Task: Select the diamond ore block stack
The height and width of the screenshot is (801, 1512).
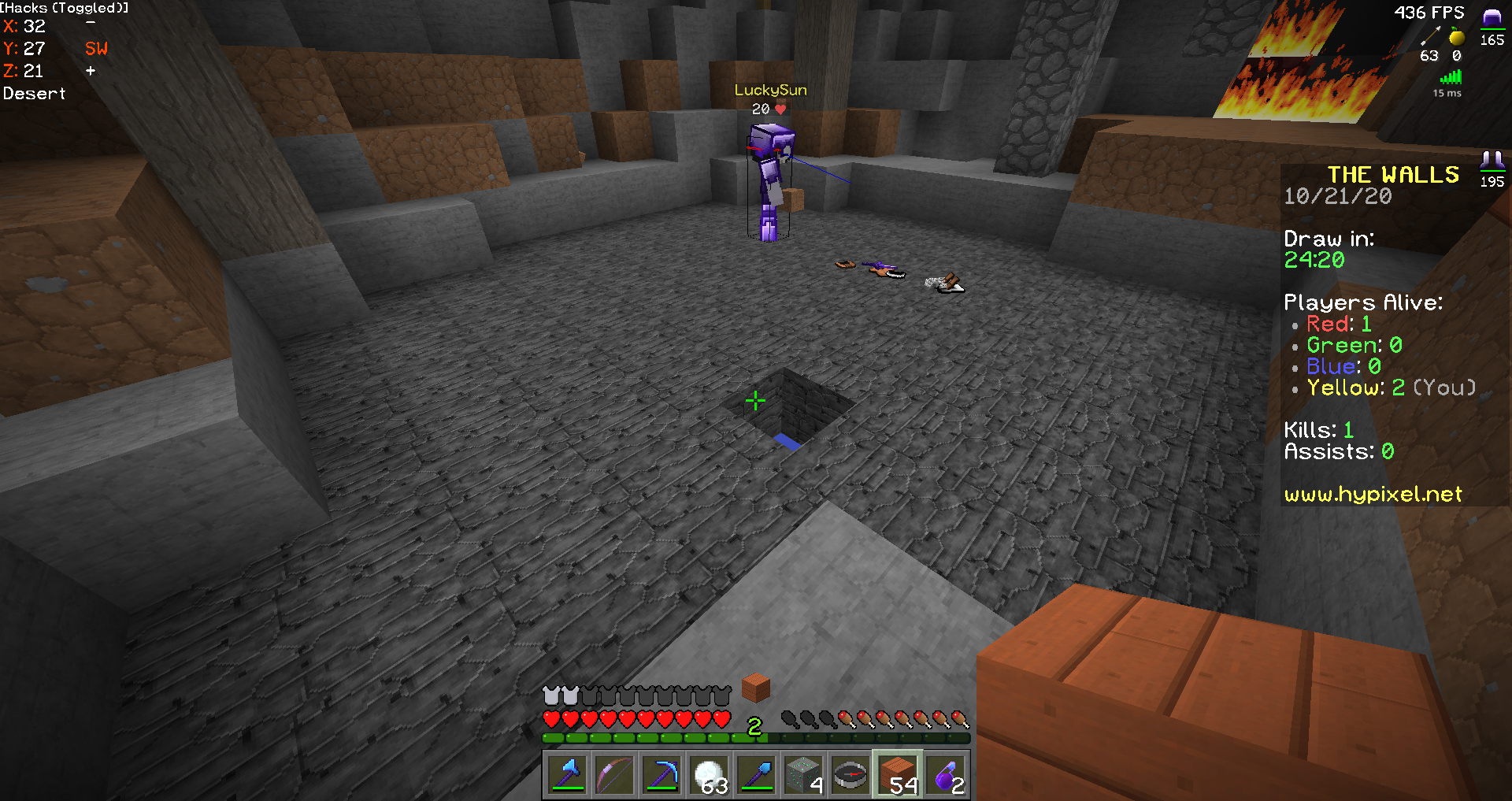Action: pyautogui.click(x=803, y=775)
